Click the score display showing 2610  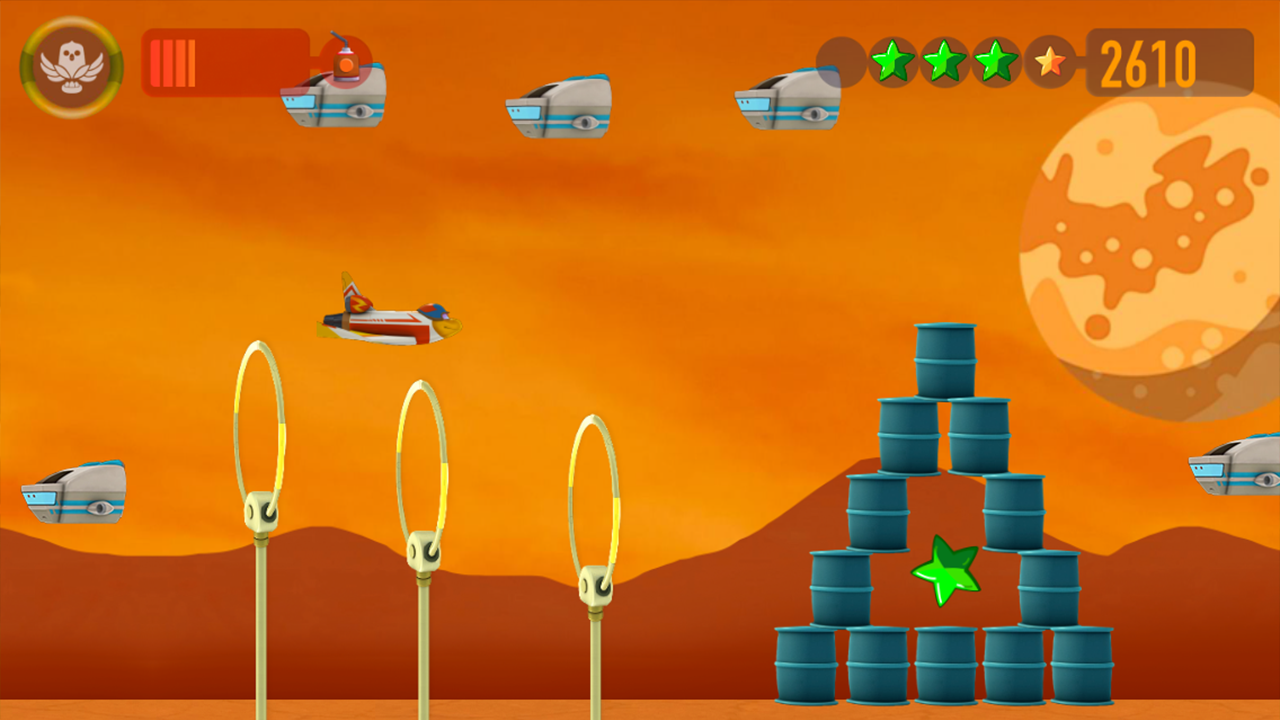click(x=1150, y=63)
